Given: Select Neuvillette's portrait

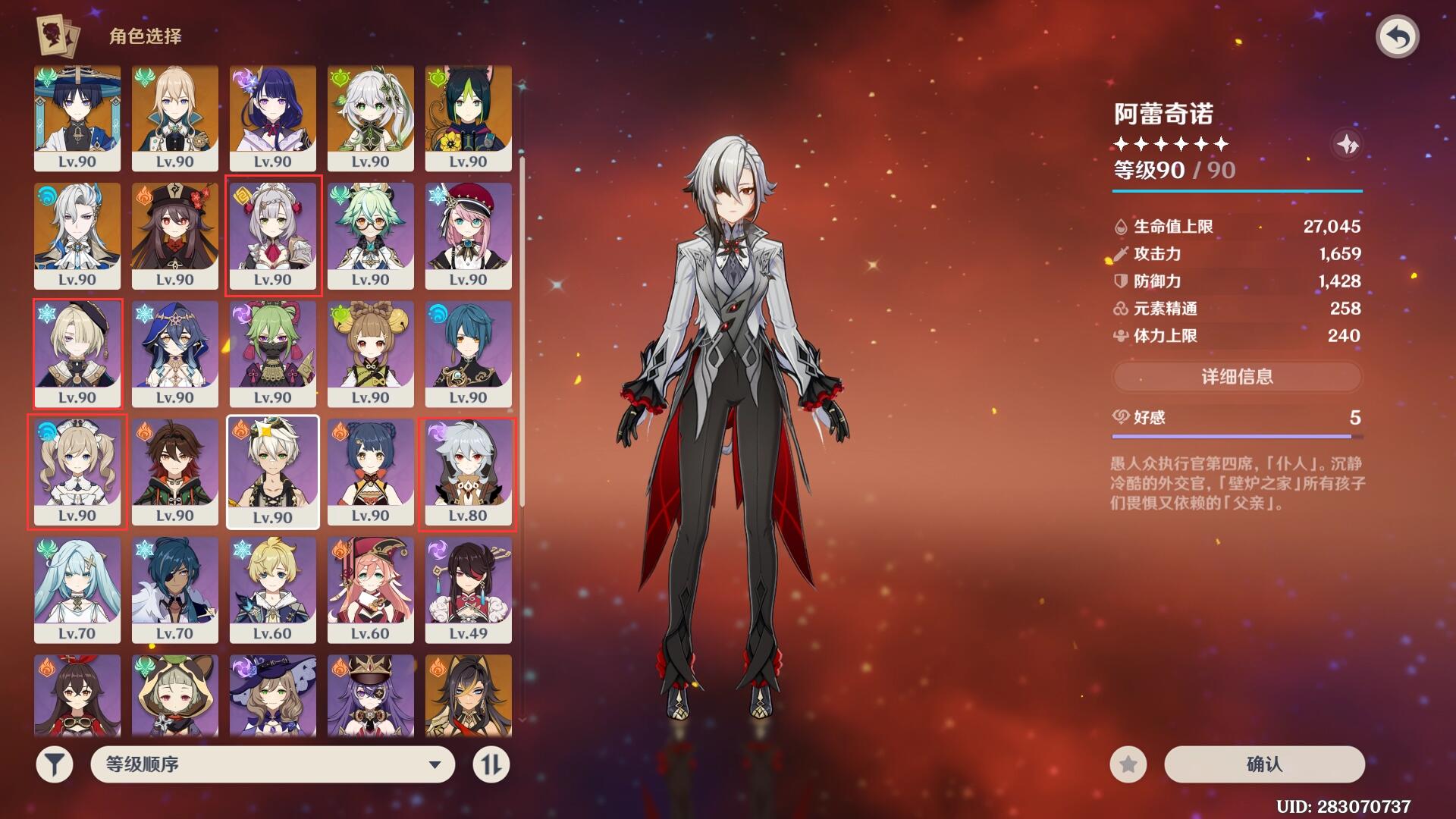Looking at the screenshot, I should pos(77,235).
